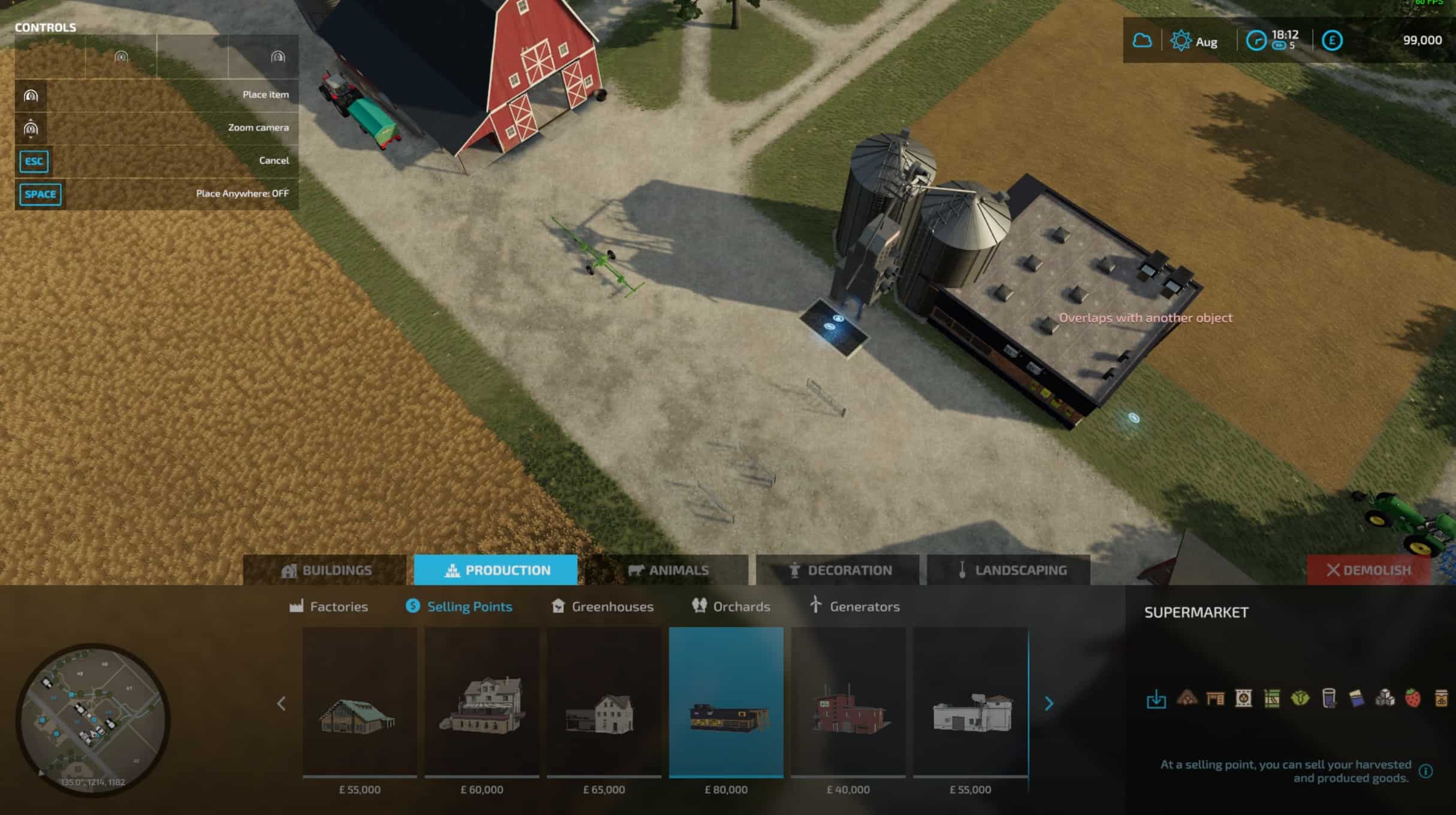Select the Production tab
1456x815 pixels.
point(496,570)
